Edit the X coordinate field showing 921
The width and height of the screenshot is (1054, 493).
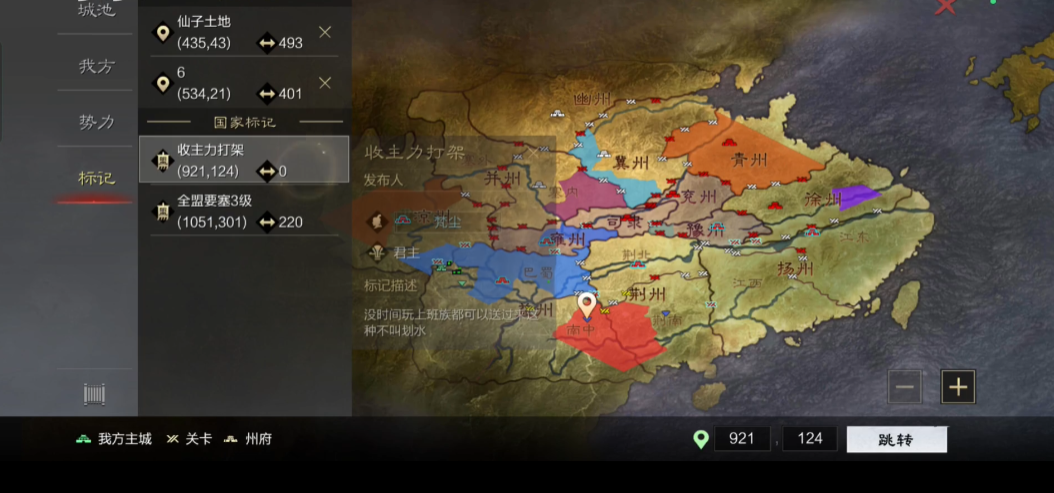[742, 439]
